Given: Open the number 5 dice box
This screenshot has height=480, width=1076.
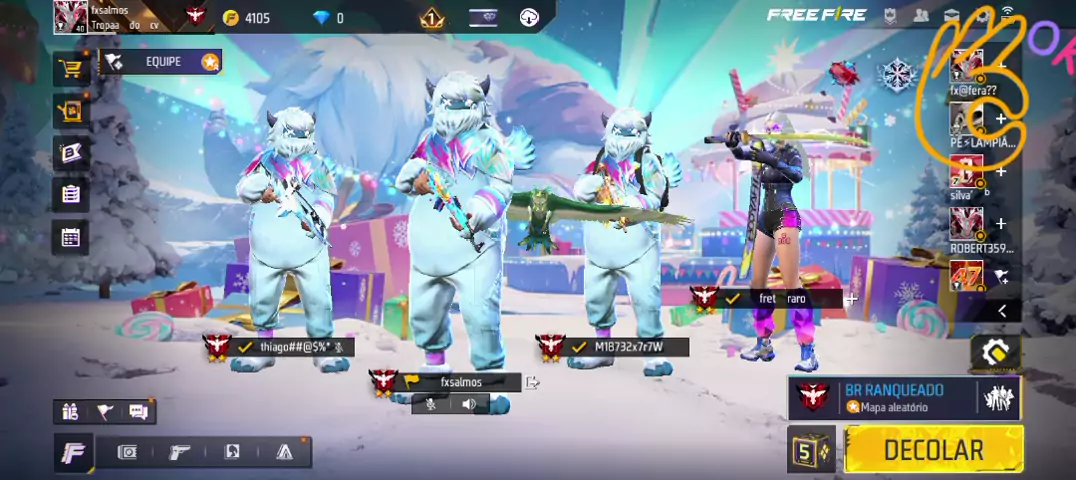Looking at the screenshot, I should coord(810,450).
